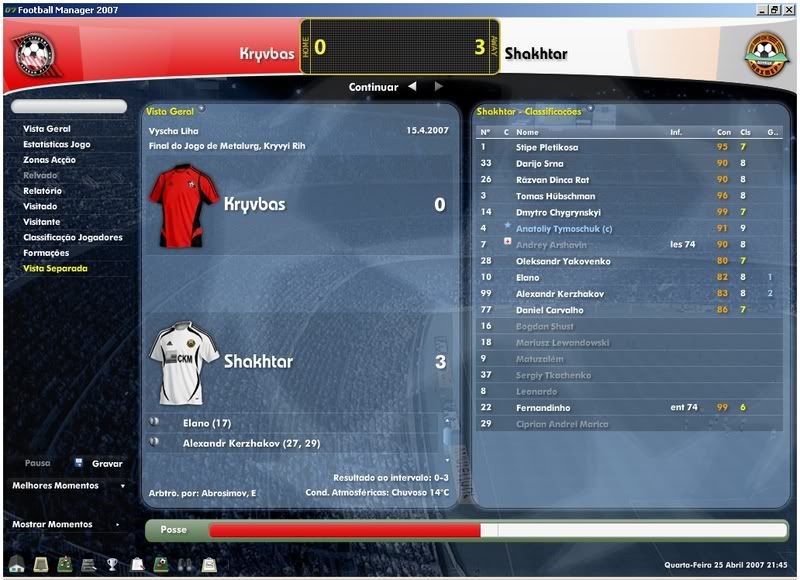
Task: Open the Visitante team view
Action: pos(42,222)
